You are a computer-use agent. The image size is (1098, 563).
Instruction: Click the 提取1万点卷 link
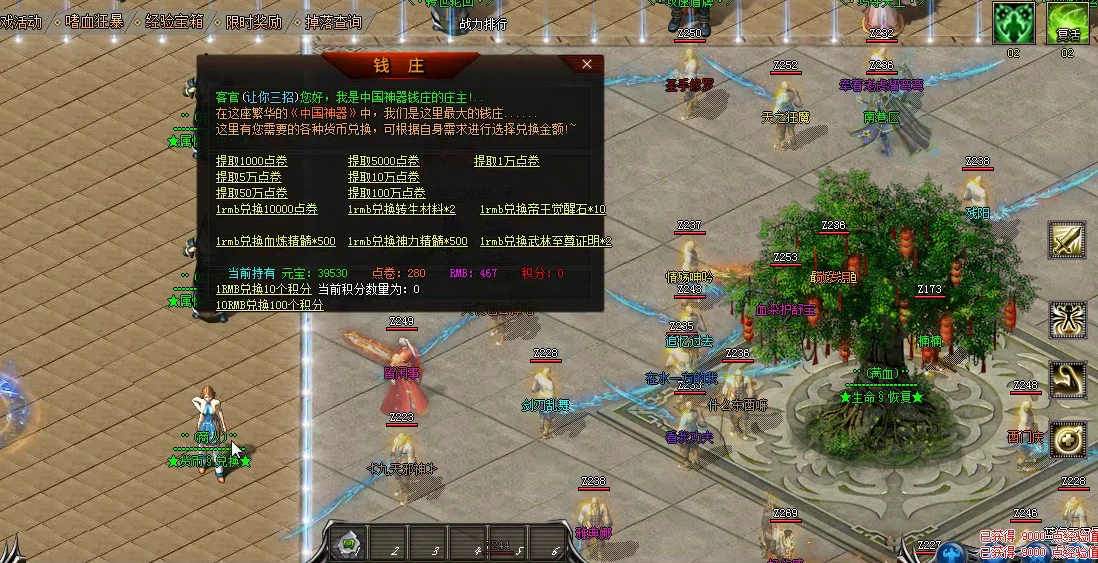507,162
